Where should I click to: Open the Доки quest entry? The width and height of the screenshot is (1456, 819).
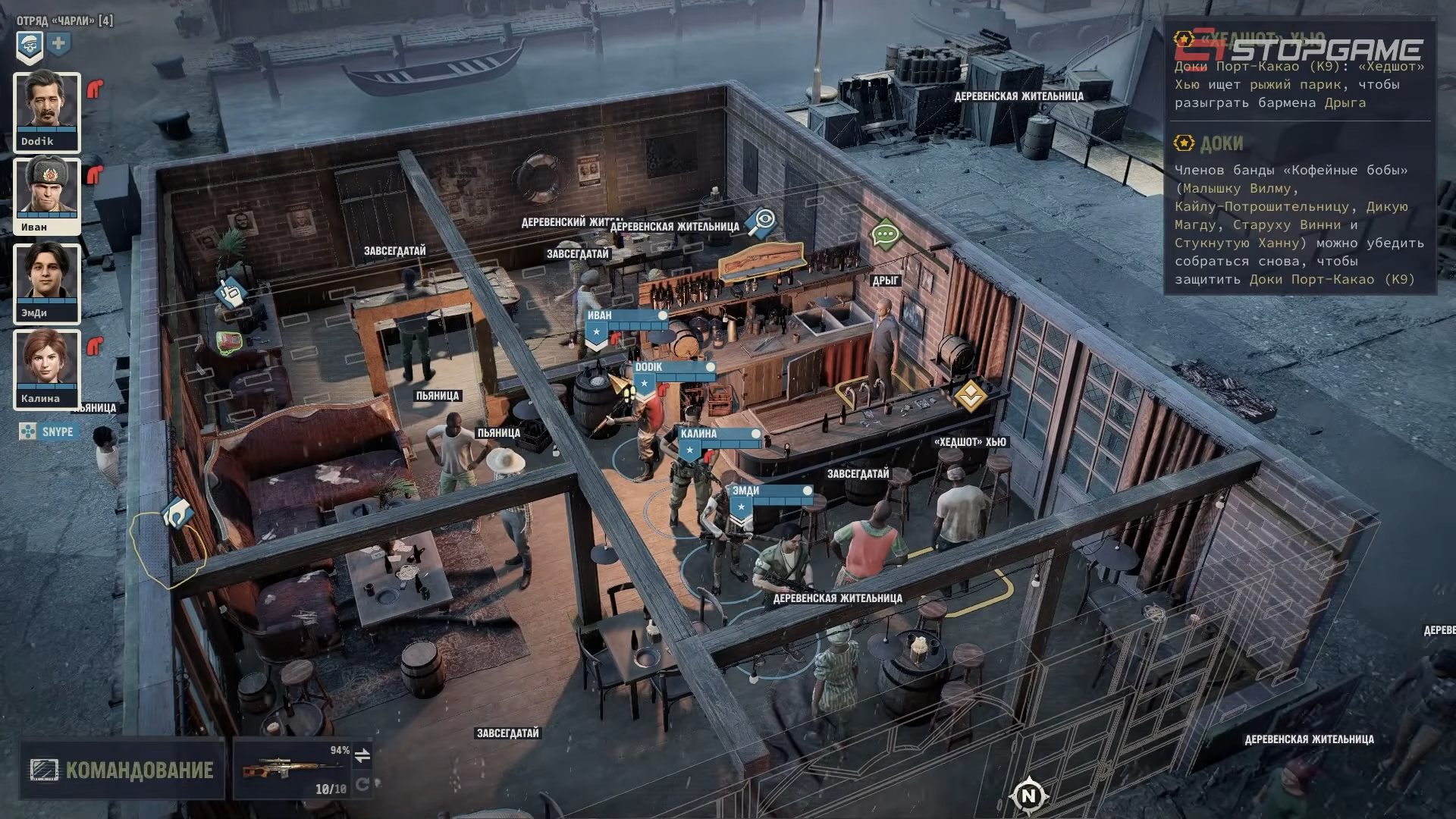click(1221, 143)
